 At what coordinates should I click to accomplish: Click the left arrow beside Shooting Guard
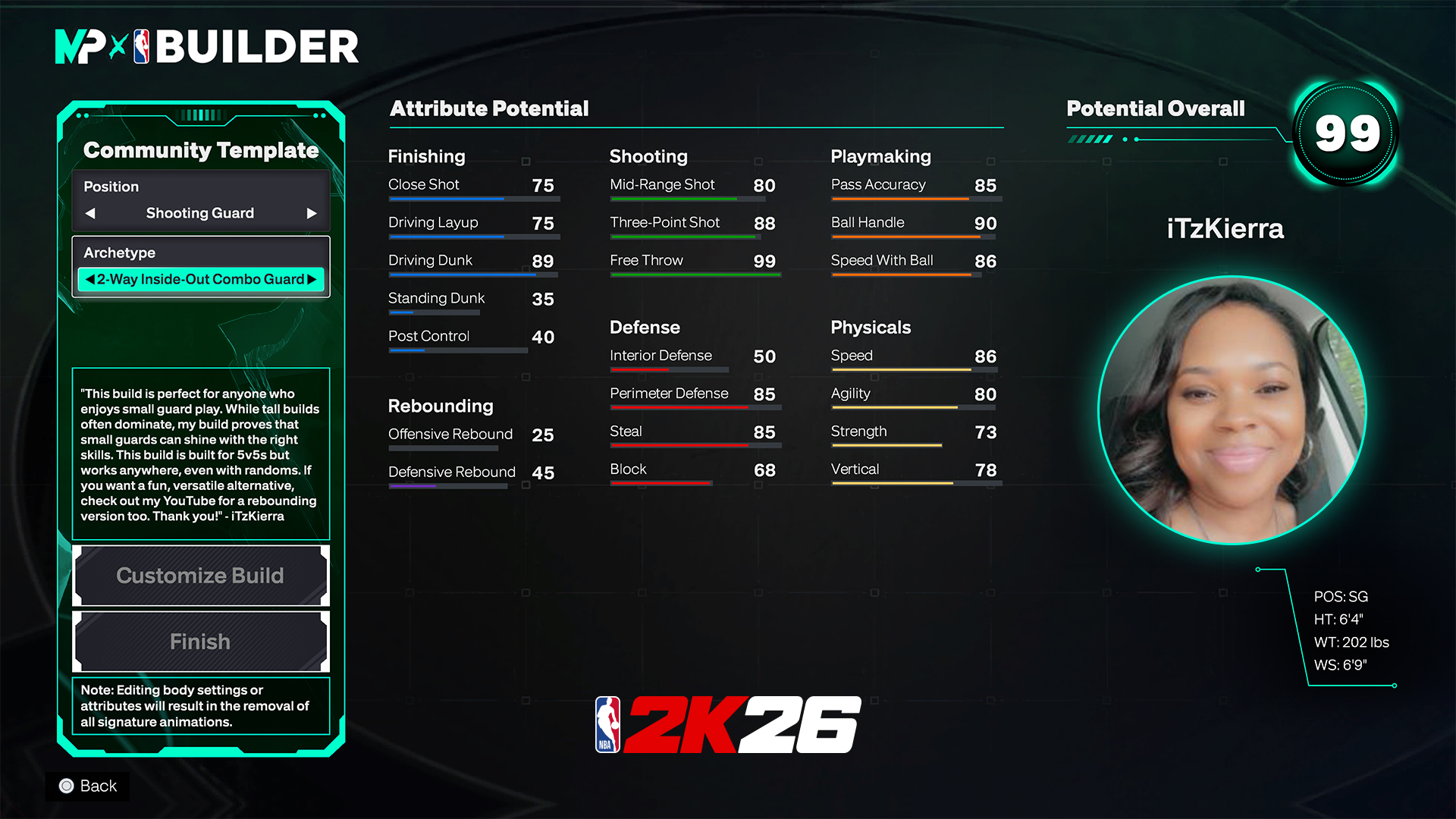click(x=90, y=213)
